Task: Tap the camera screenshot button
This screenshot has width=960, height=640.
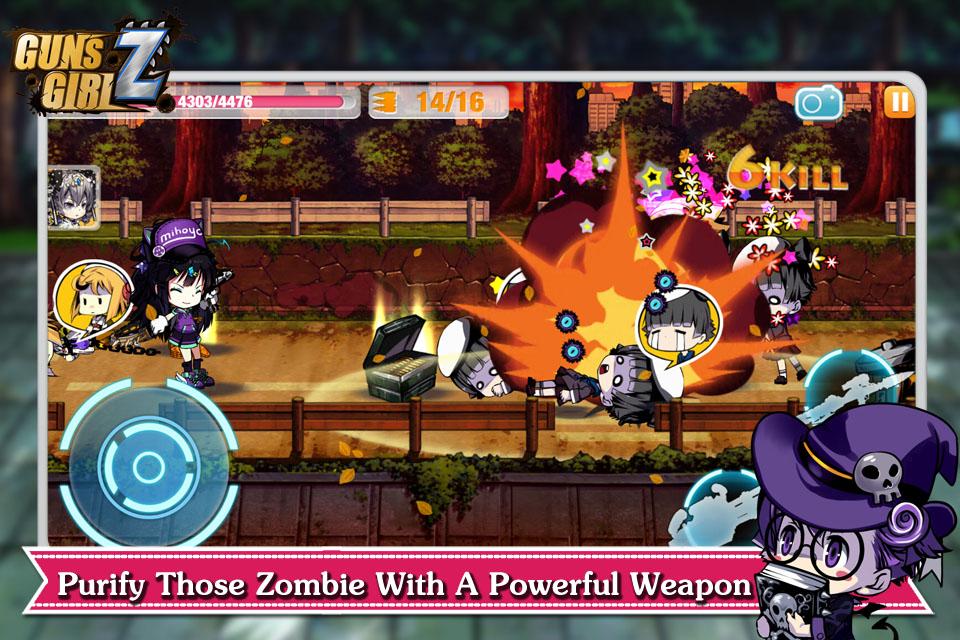Action: tap(819, 102)
